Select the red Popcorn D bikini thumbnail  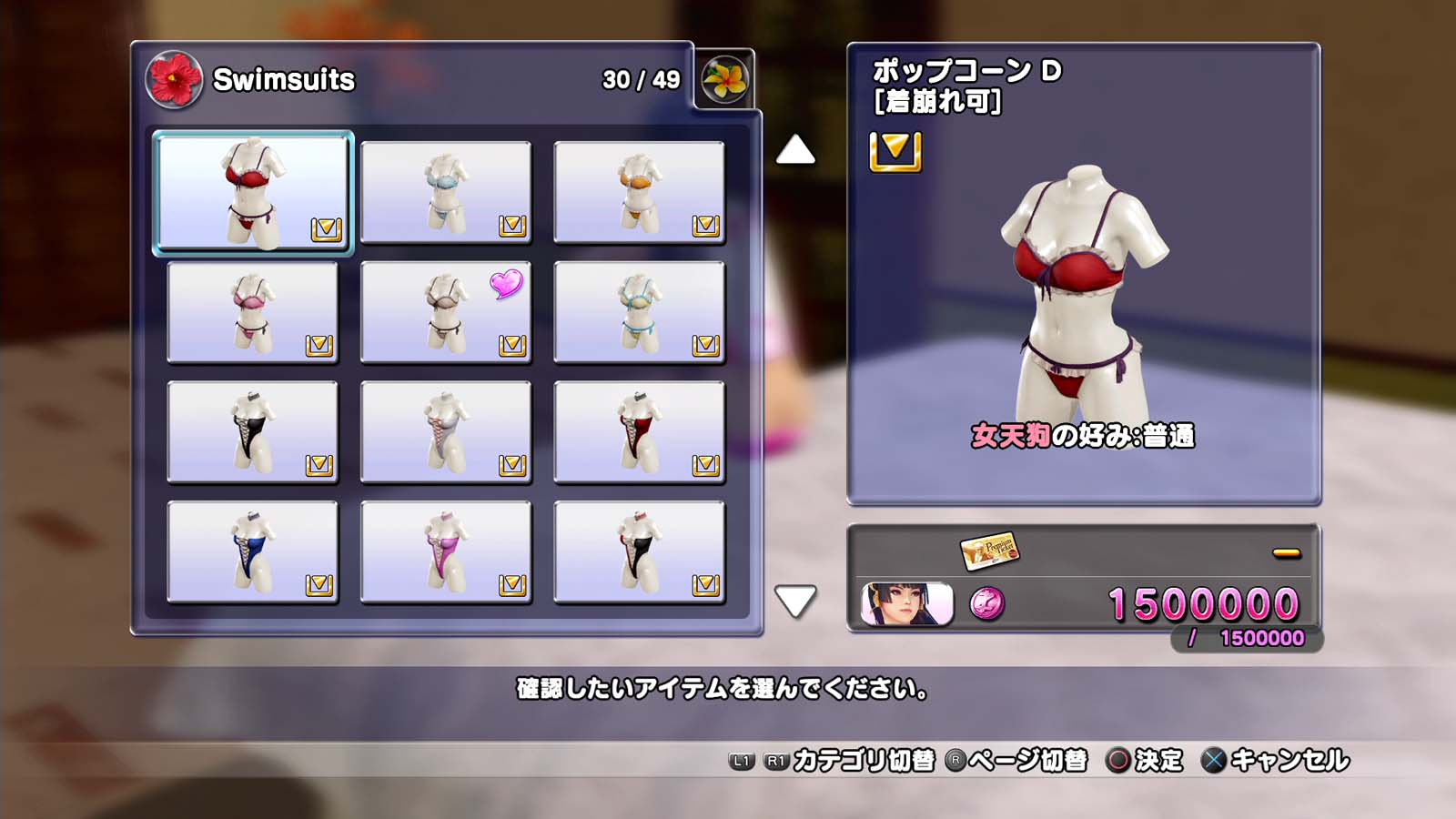253,192
